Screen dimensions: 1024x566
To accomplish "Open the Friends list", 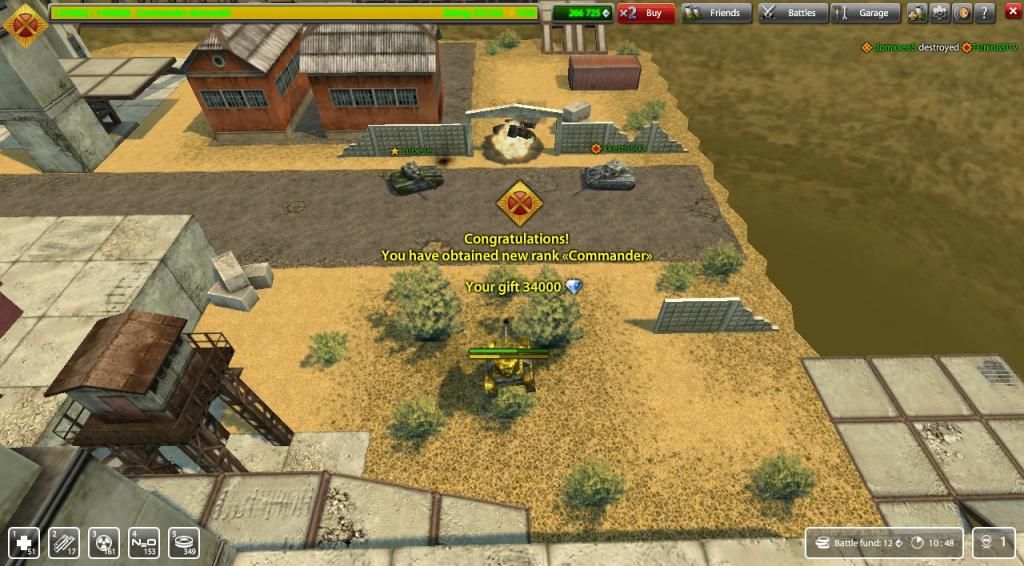I will click(x=717, y=13).
